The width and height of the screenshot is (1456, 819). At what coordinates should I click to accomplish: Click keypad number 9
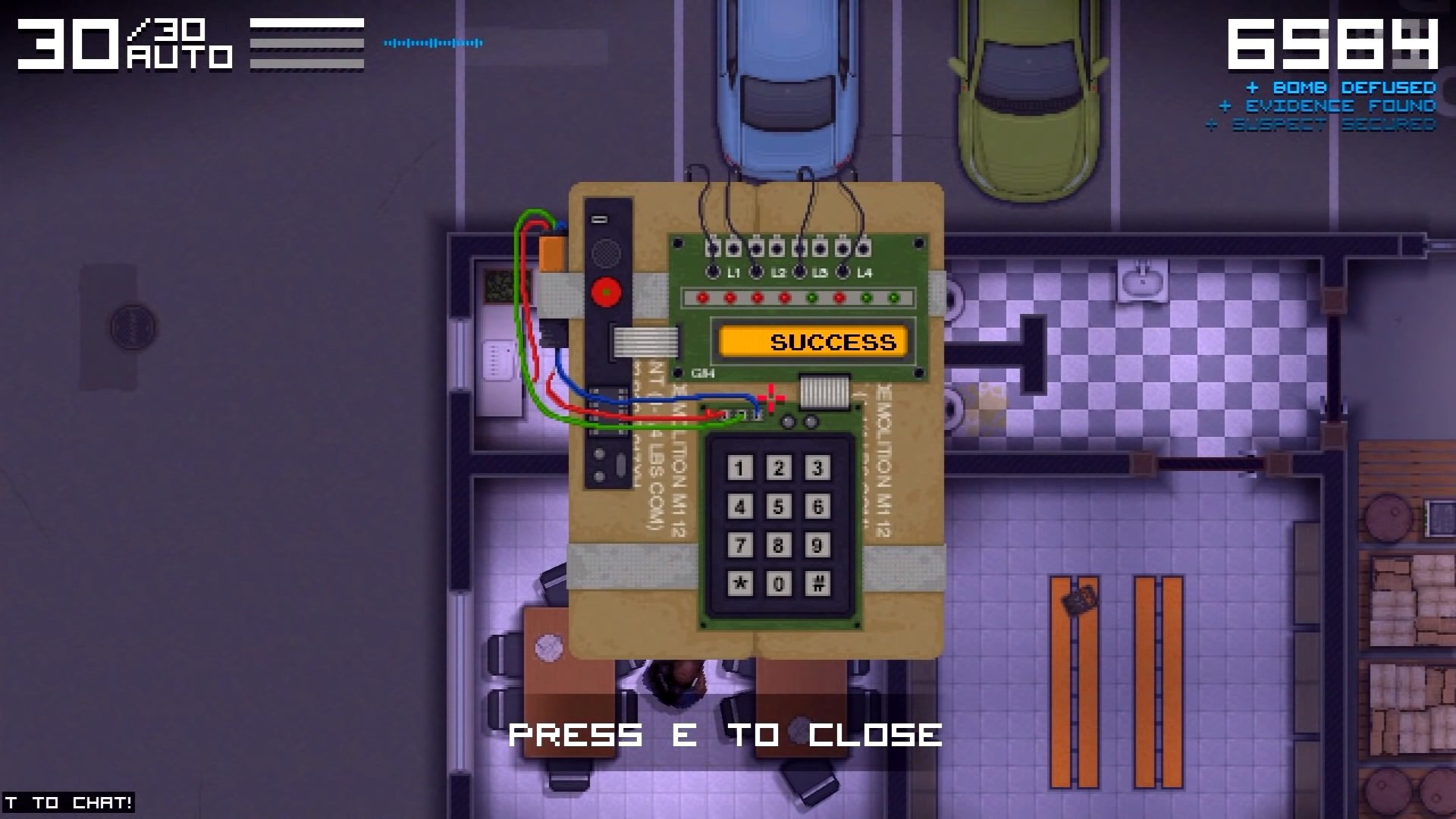[x=817, y=545]
